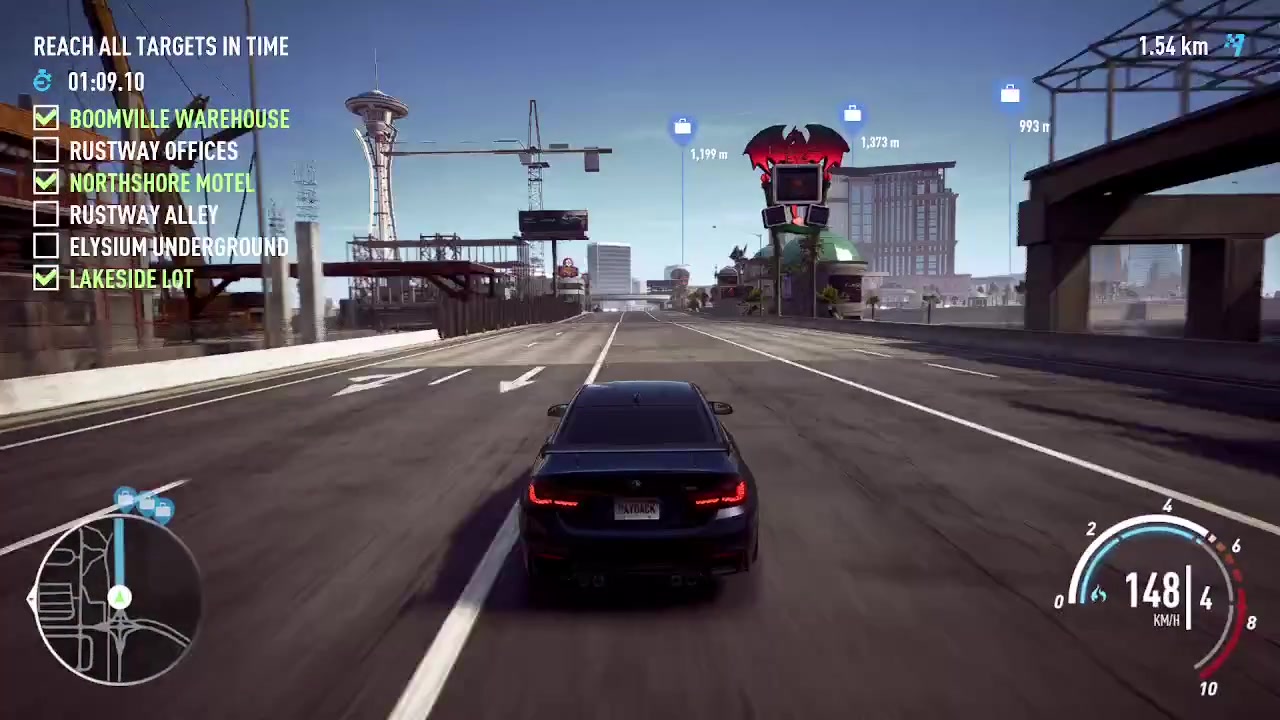
Task: Check the Rustway Offices objective box
Action: coord(46,150)
